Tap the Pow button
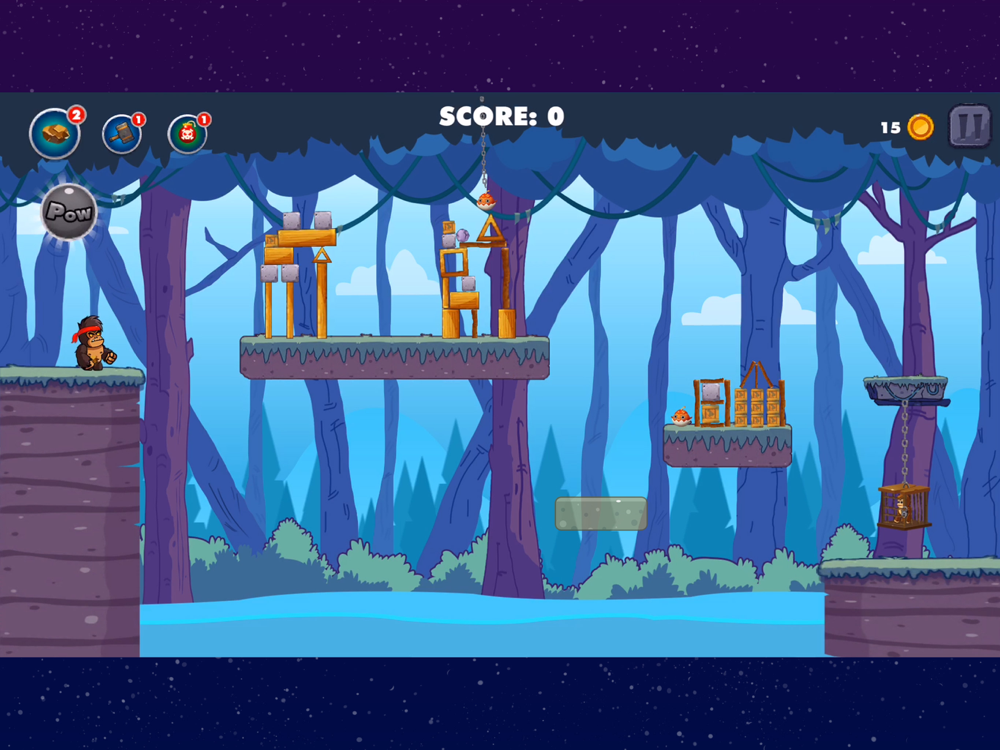 pyautogui.click(x=69, y=212)
